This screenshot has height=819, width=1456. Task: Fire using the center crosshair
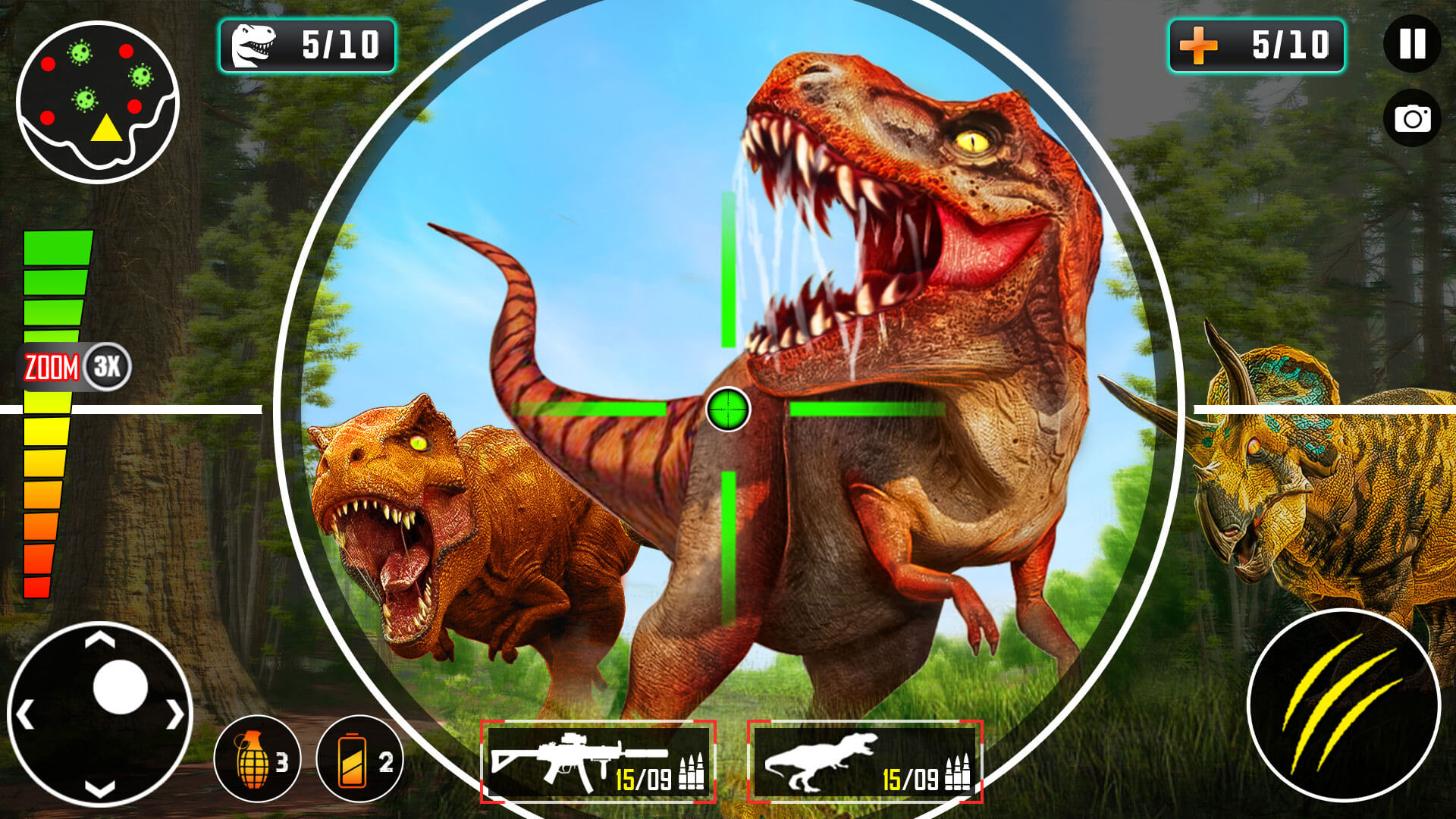[726, 409]
